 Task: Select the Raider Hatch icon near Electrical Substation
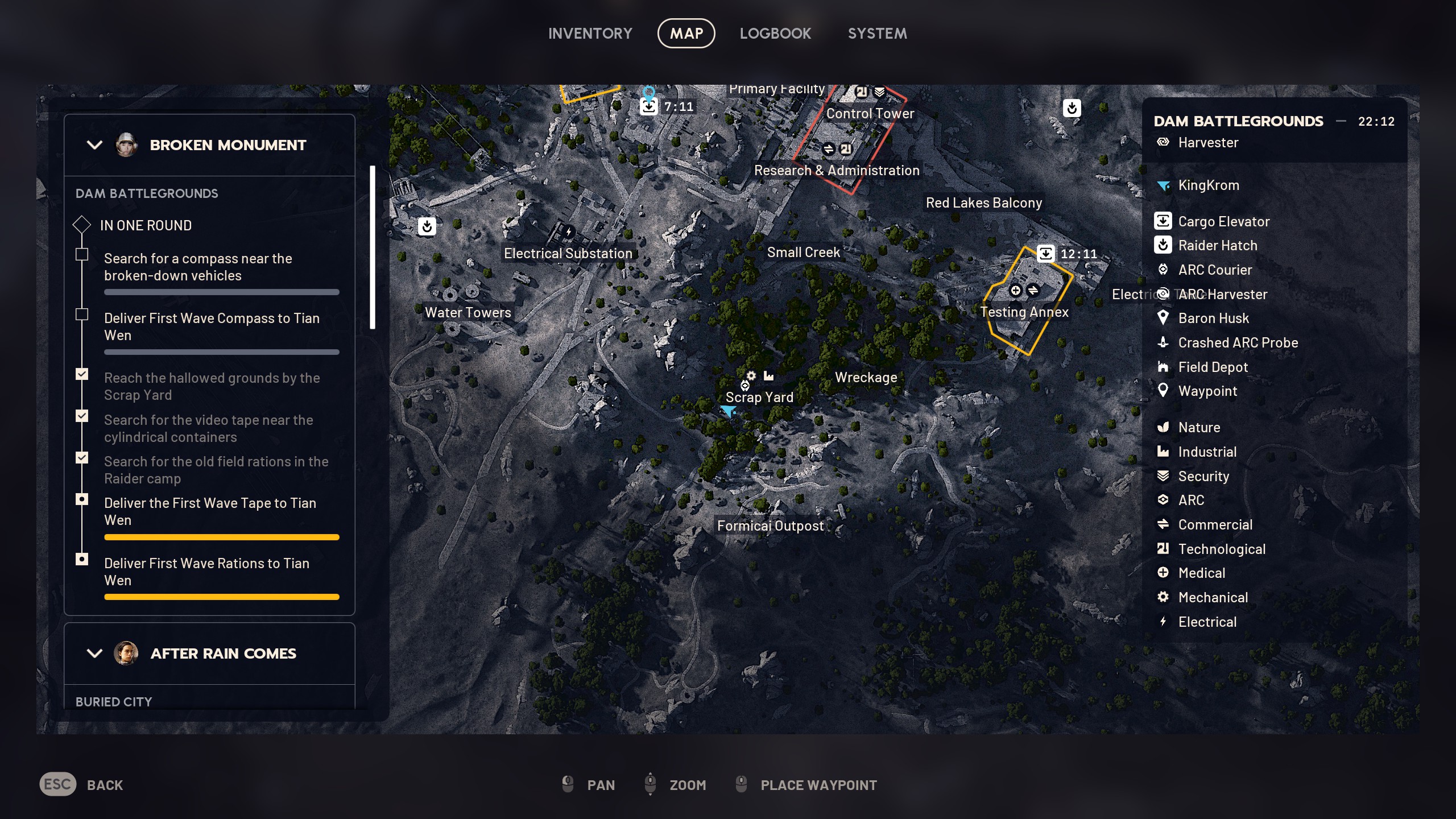[427, 226]
